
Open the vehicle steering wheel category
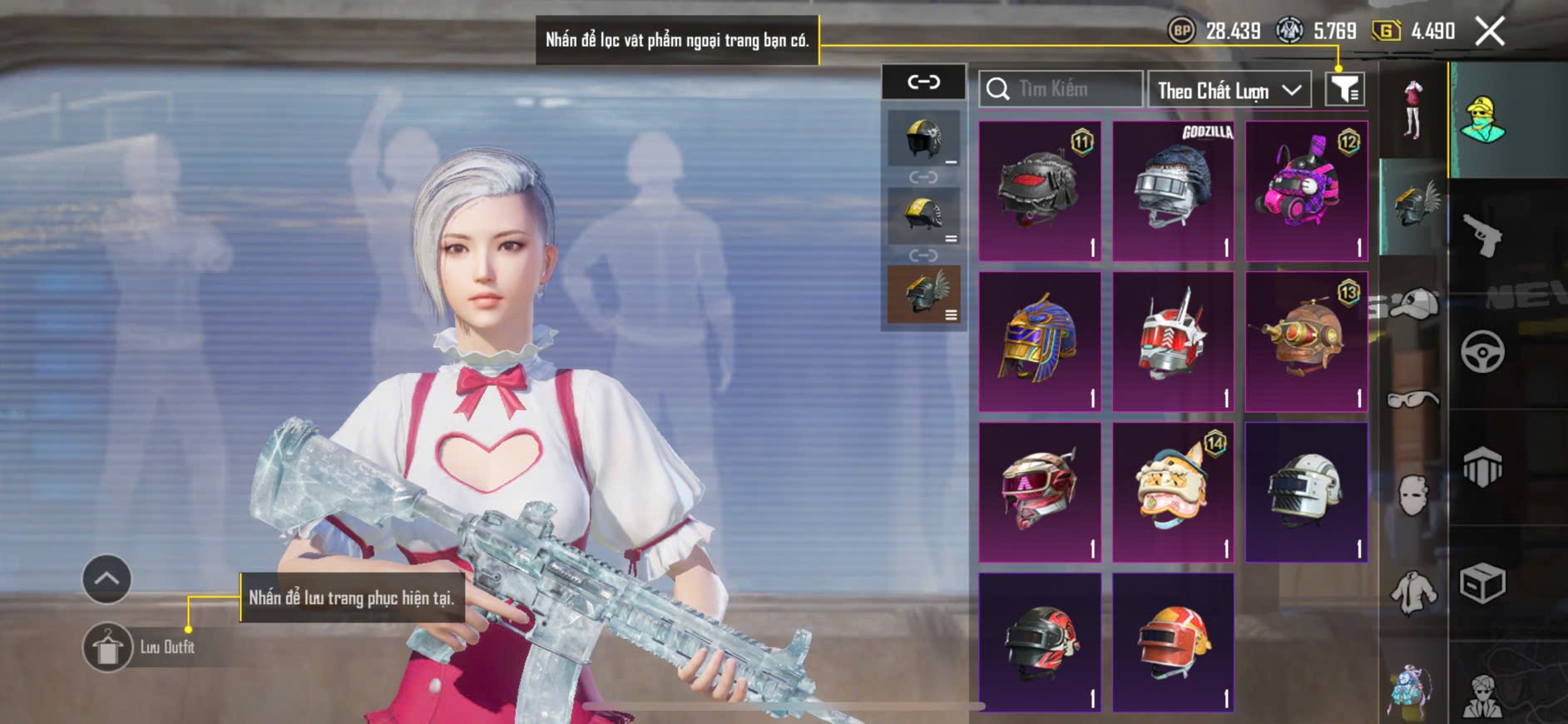[1482, 351]
